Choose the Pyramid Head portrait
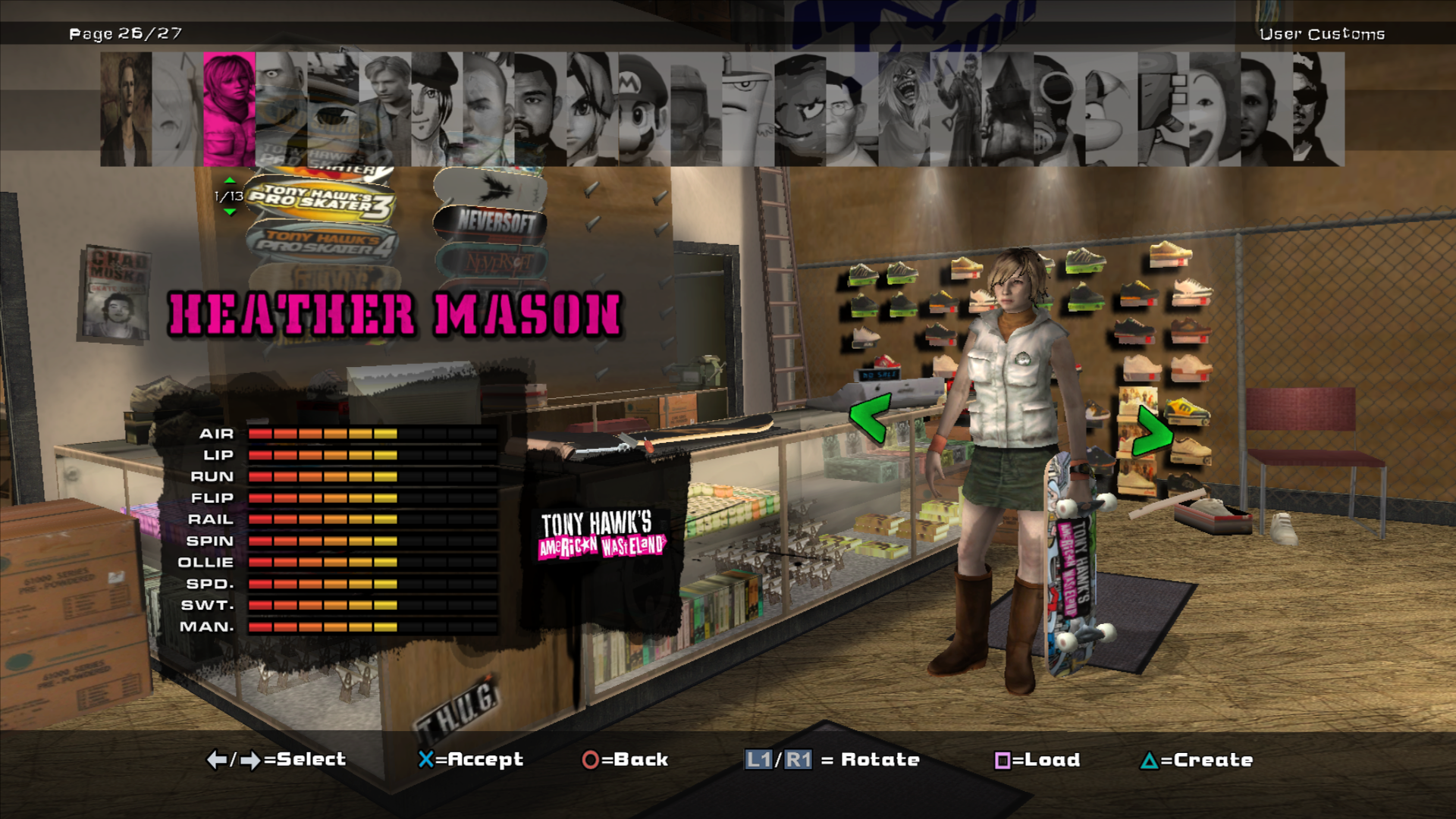1456x819 pixels. coord(1007,109)
